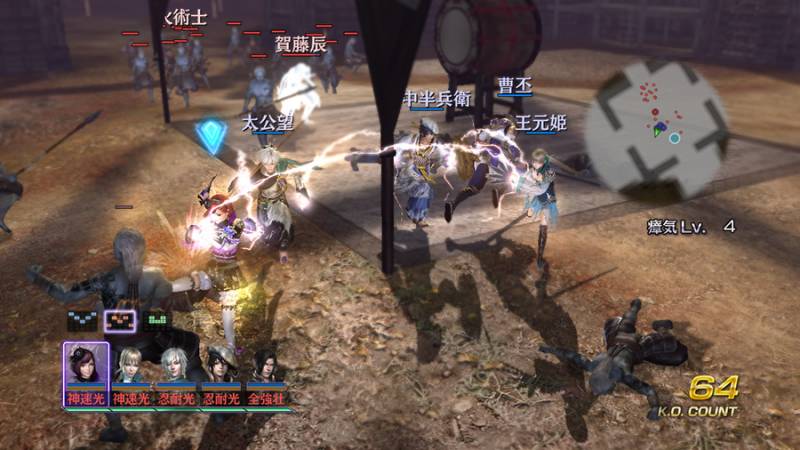Click the highlighted orange formation icon
800x450 pixels.
click(x=120, y=321)
